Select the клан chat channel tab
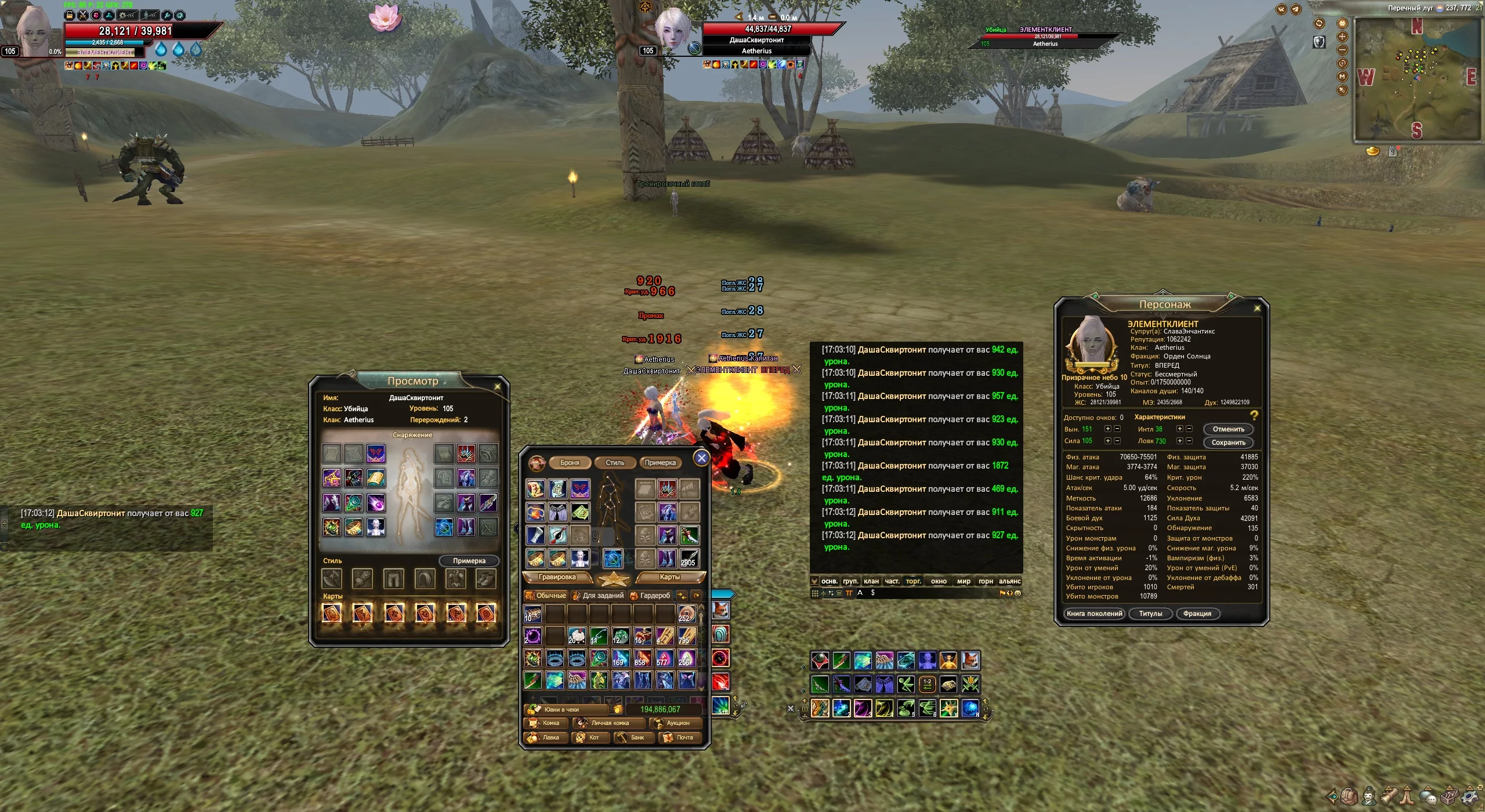The width and height of the screenshot is (1485, 812). coord(871,581)
